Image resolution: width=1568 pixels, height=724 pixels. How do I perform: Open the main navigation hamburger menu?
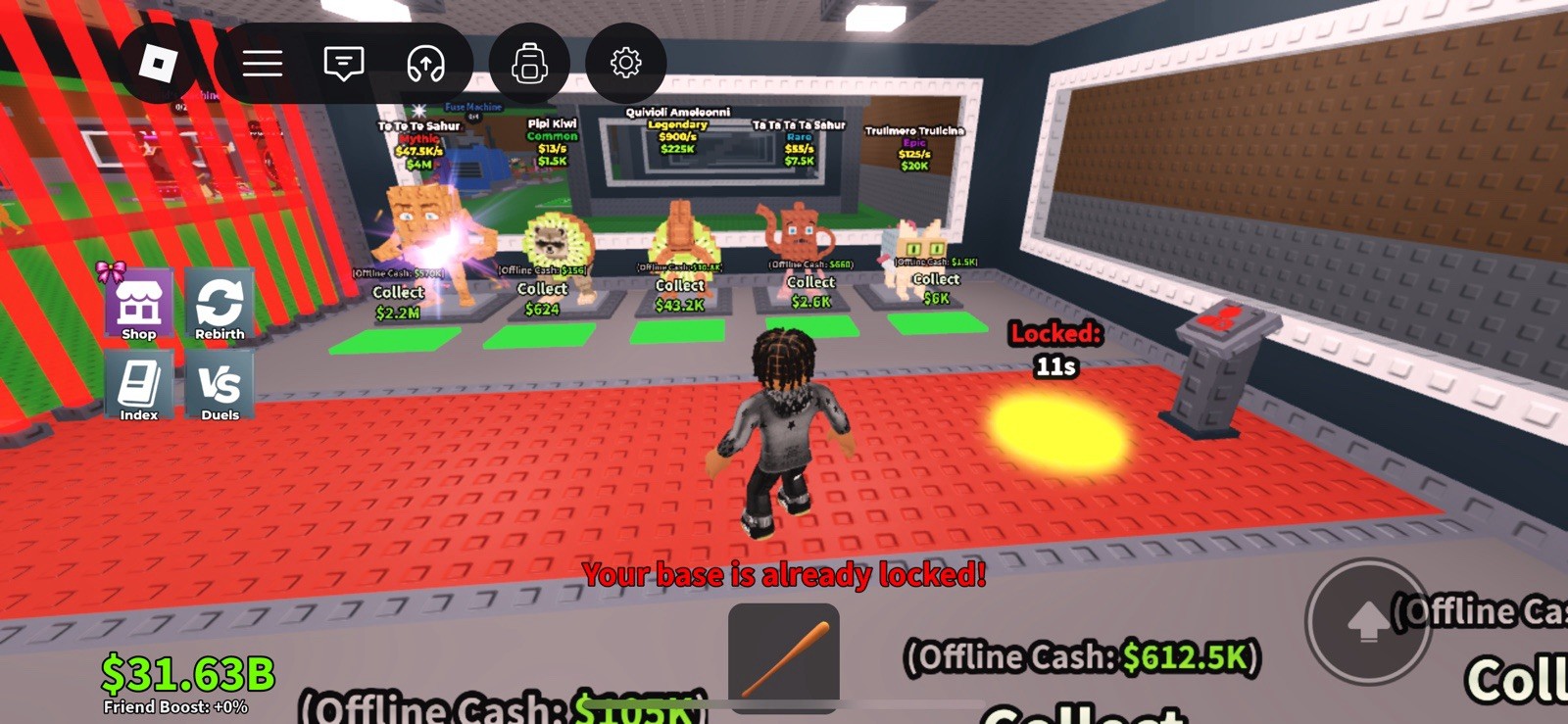click(x=262, y=62)
